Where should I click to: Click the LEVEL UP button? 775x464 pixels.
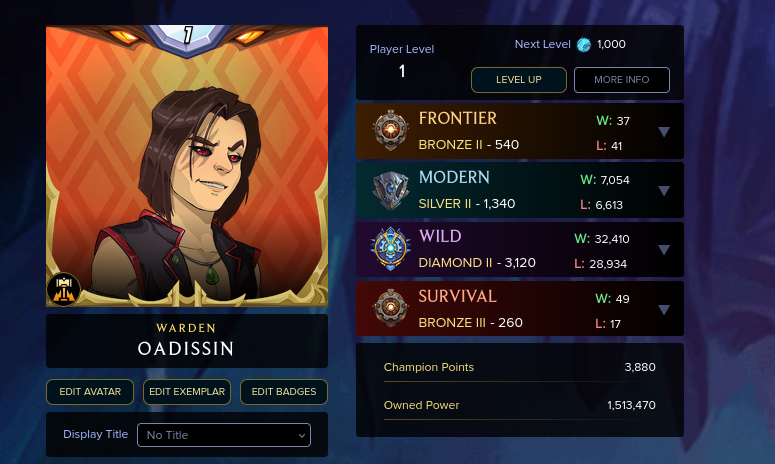(519, 80)
